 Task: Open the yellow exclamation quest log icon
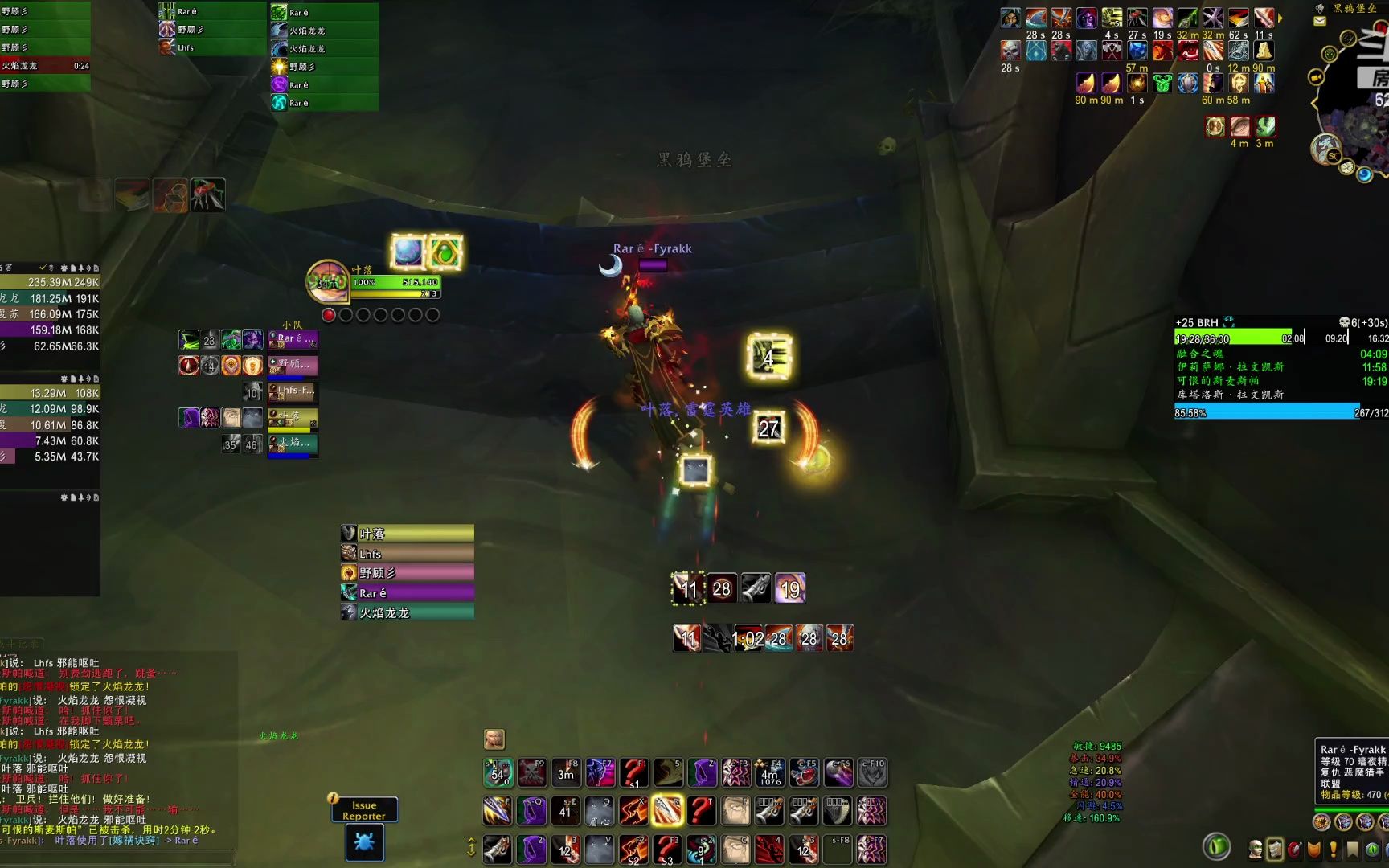point(1334,849)
